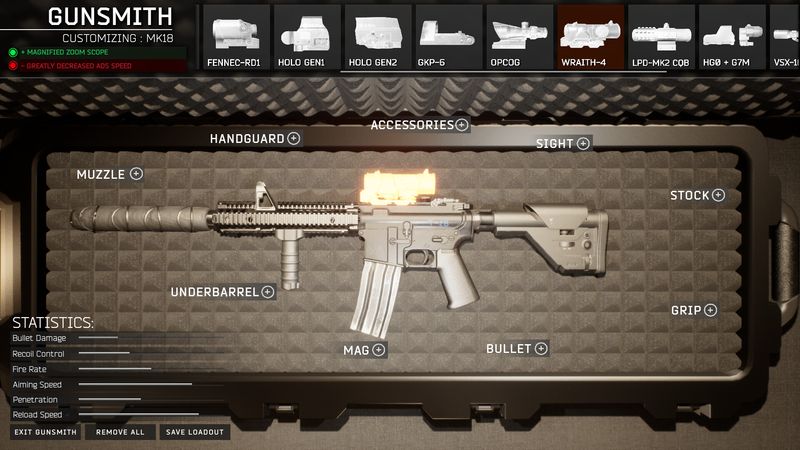Select the OPCOG scope

point(520,37)
